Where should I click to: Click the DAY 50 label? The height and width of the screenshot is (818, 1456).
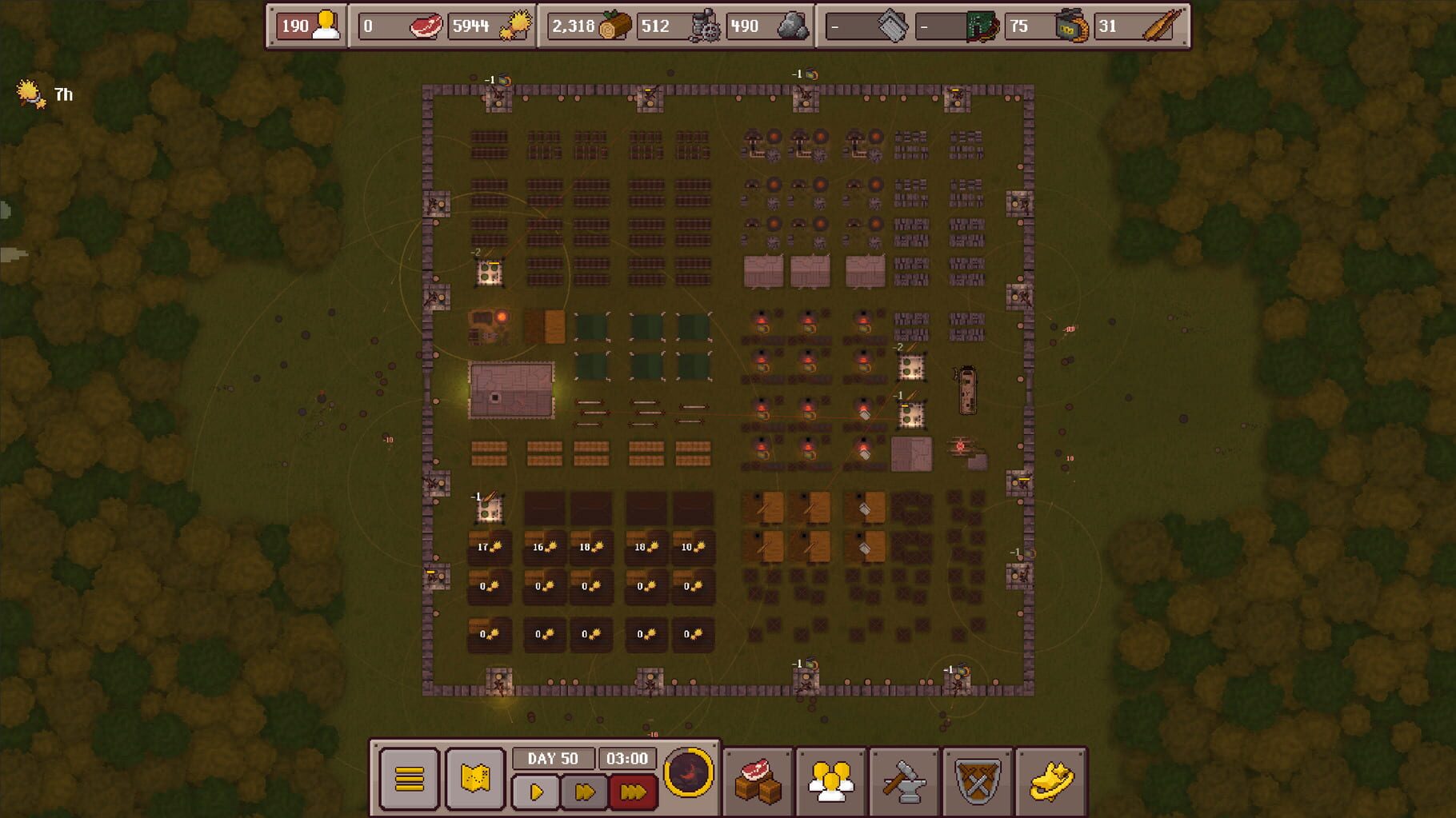point(554,759)
